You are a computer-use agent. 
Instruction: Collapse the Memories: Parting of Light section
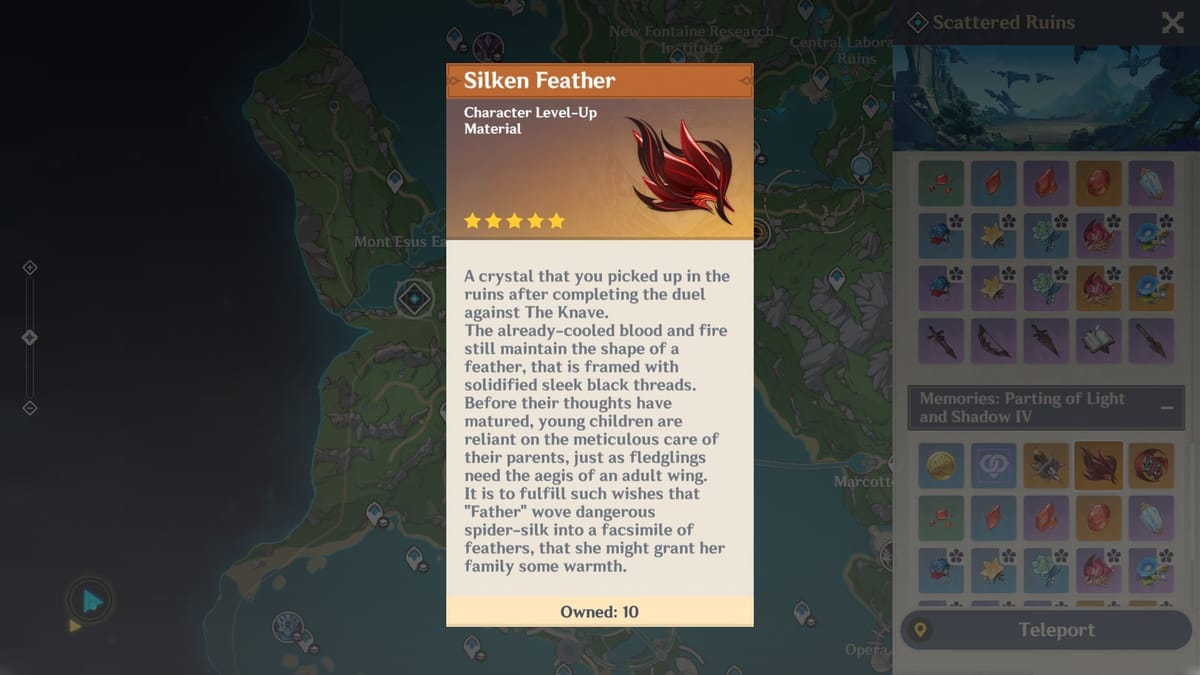coord(1166,408)
